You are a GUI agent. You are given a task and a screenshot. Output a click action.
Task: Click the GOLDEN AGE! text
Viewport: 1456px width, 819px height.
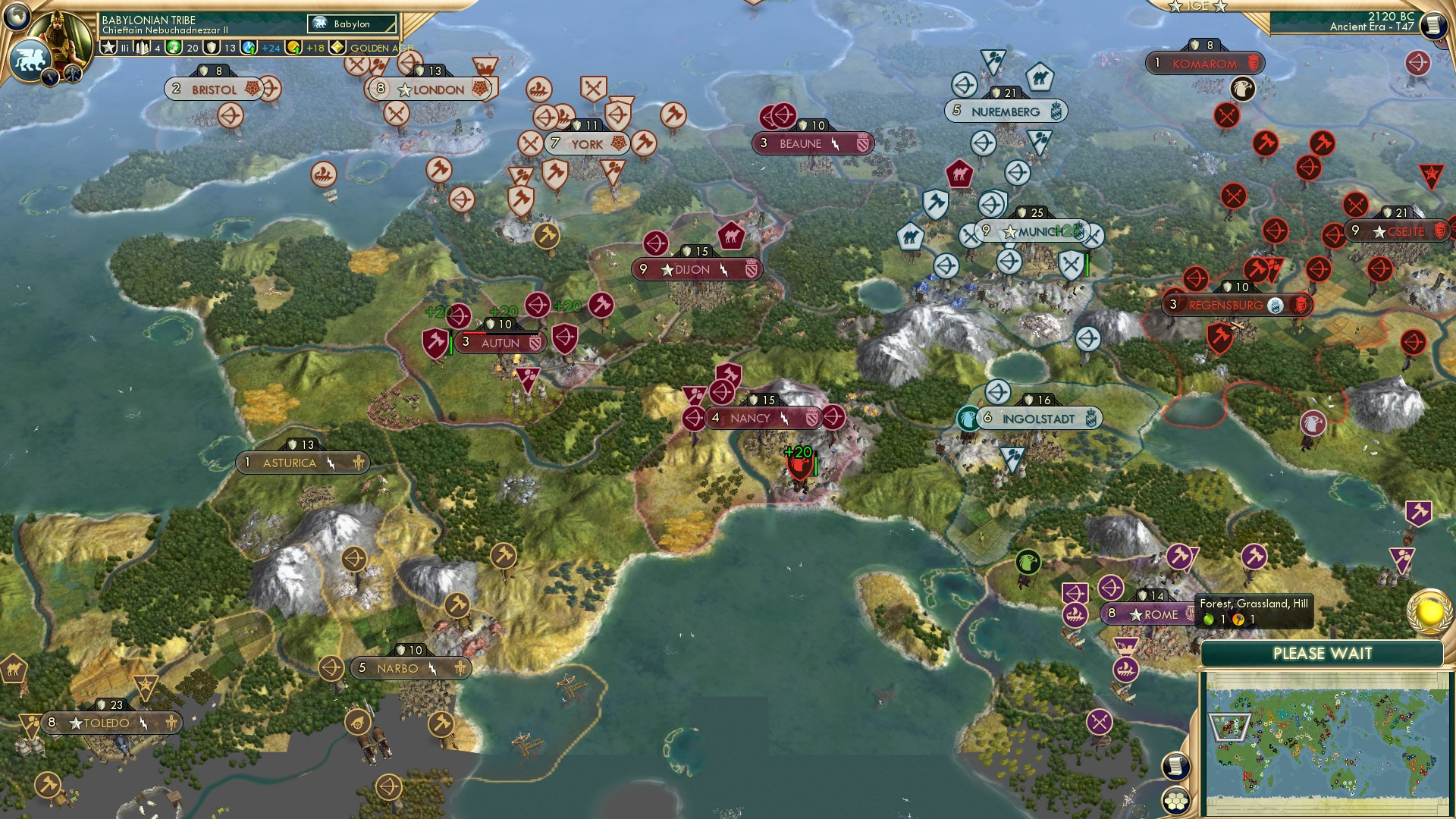point(381,48)
